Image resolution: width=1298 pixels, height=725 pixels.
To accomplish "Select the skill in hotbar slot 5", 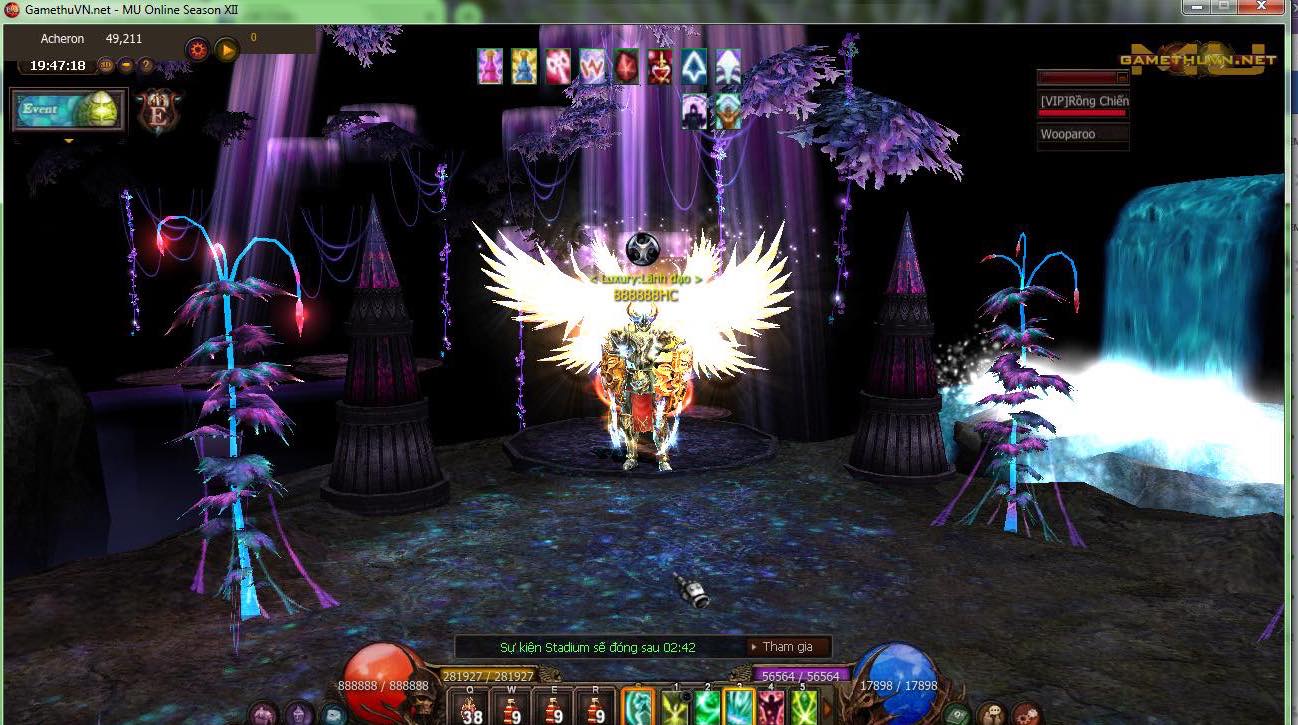I will pos(803,708).
